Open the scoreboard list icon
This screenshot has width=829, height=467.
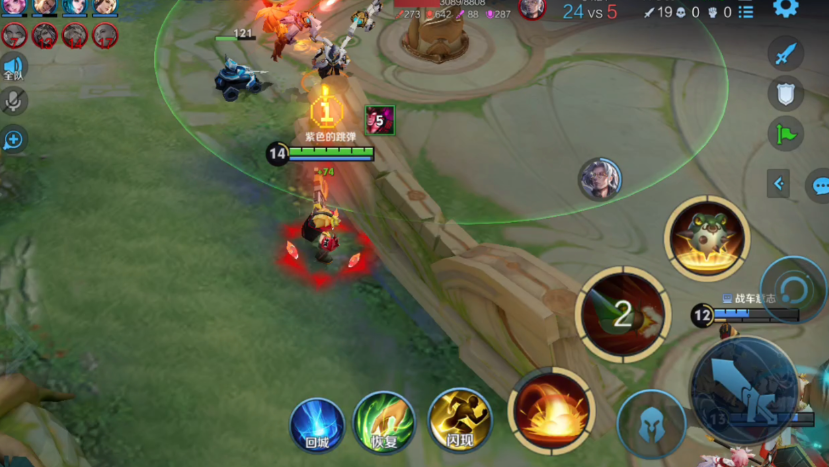[745, 12]
